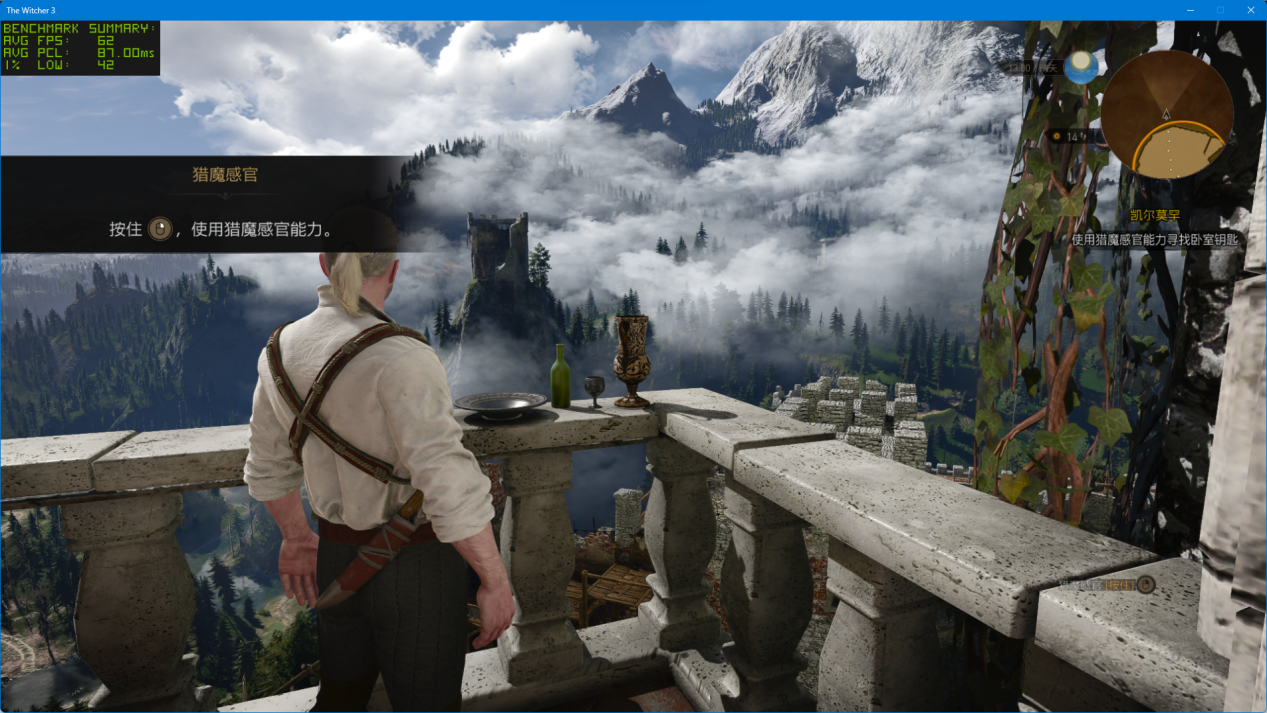Click the sun weather and time icon
Image resolution: width=1267 pixels, height=713 pixels.
(1080, 68)
